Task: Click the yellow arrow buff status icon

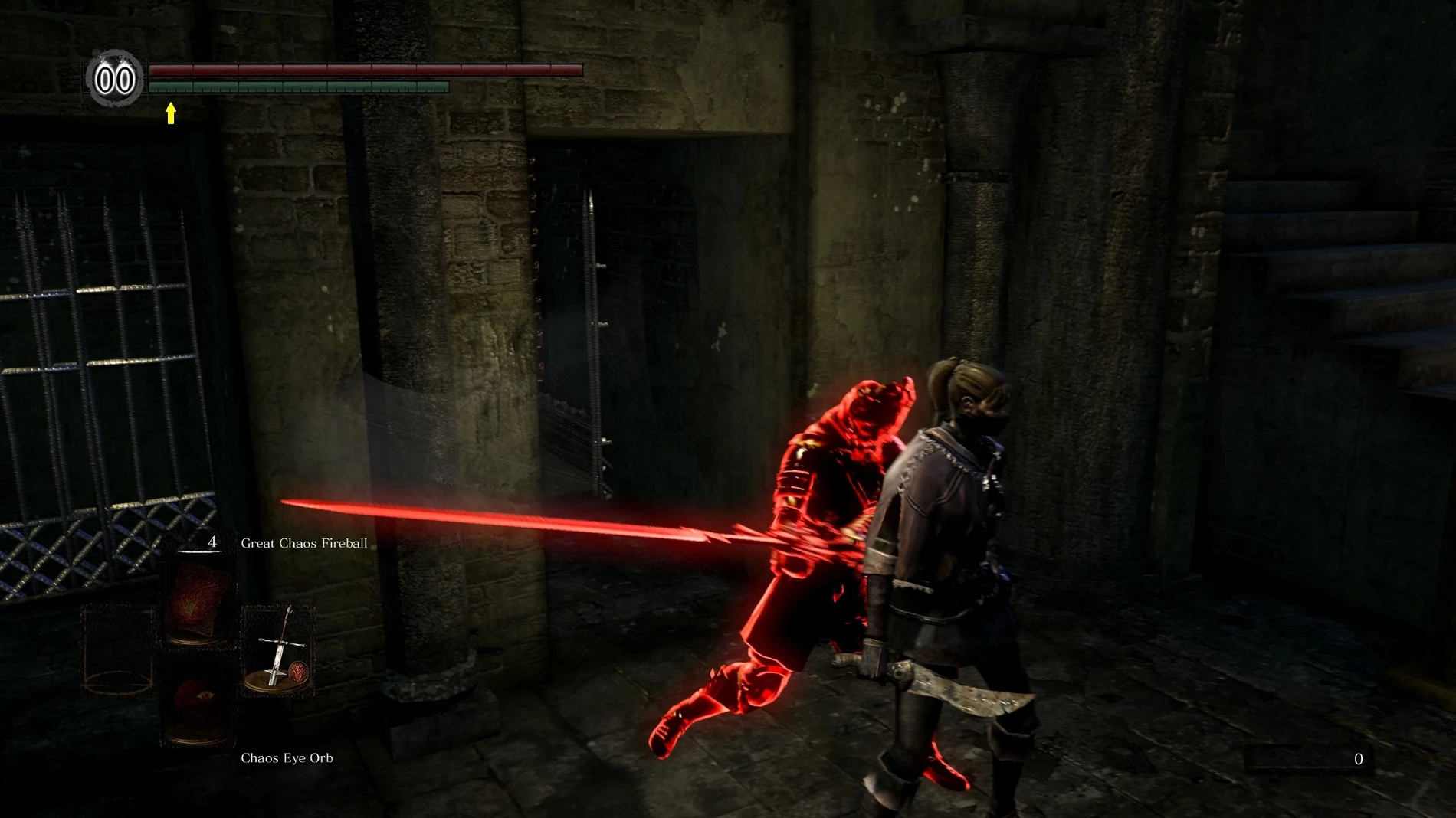Action: (171, 114)
